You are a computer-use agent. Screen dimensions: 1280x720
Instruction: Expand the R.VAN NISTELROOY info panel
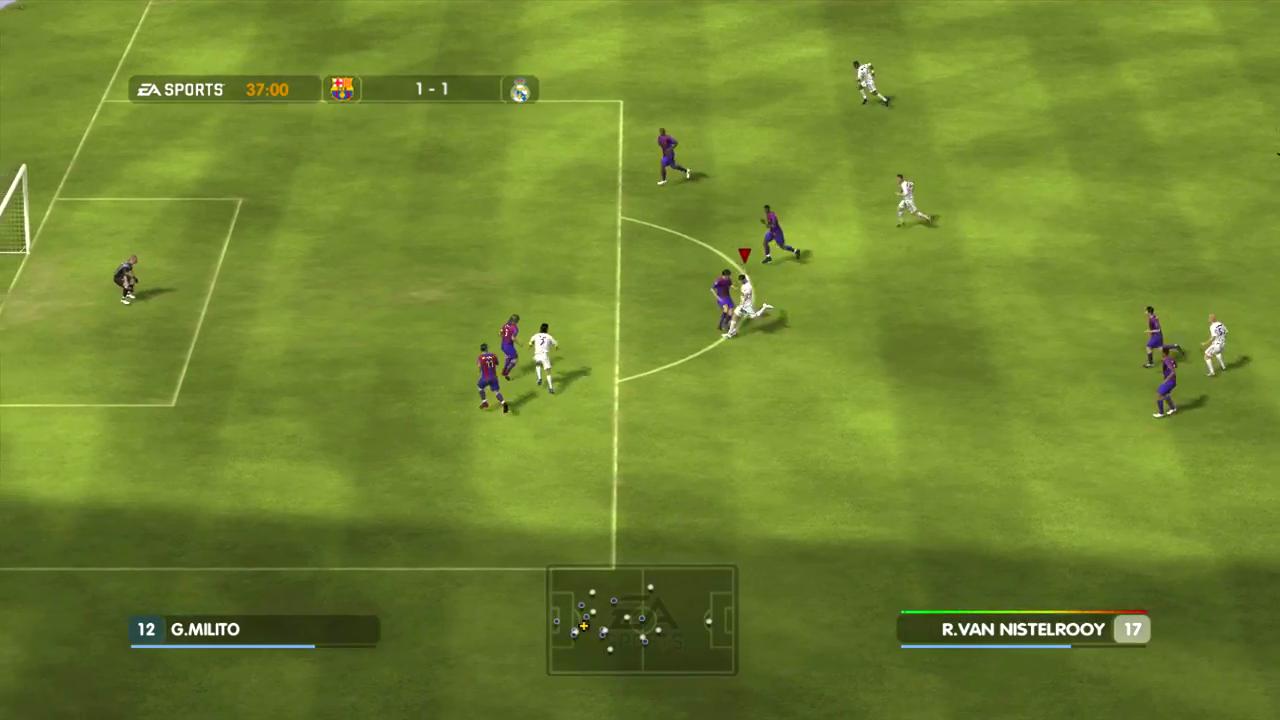point(1024,629)
